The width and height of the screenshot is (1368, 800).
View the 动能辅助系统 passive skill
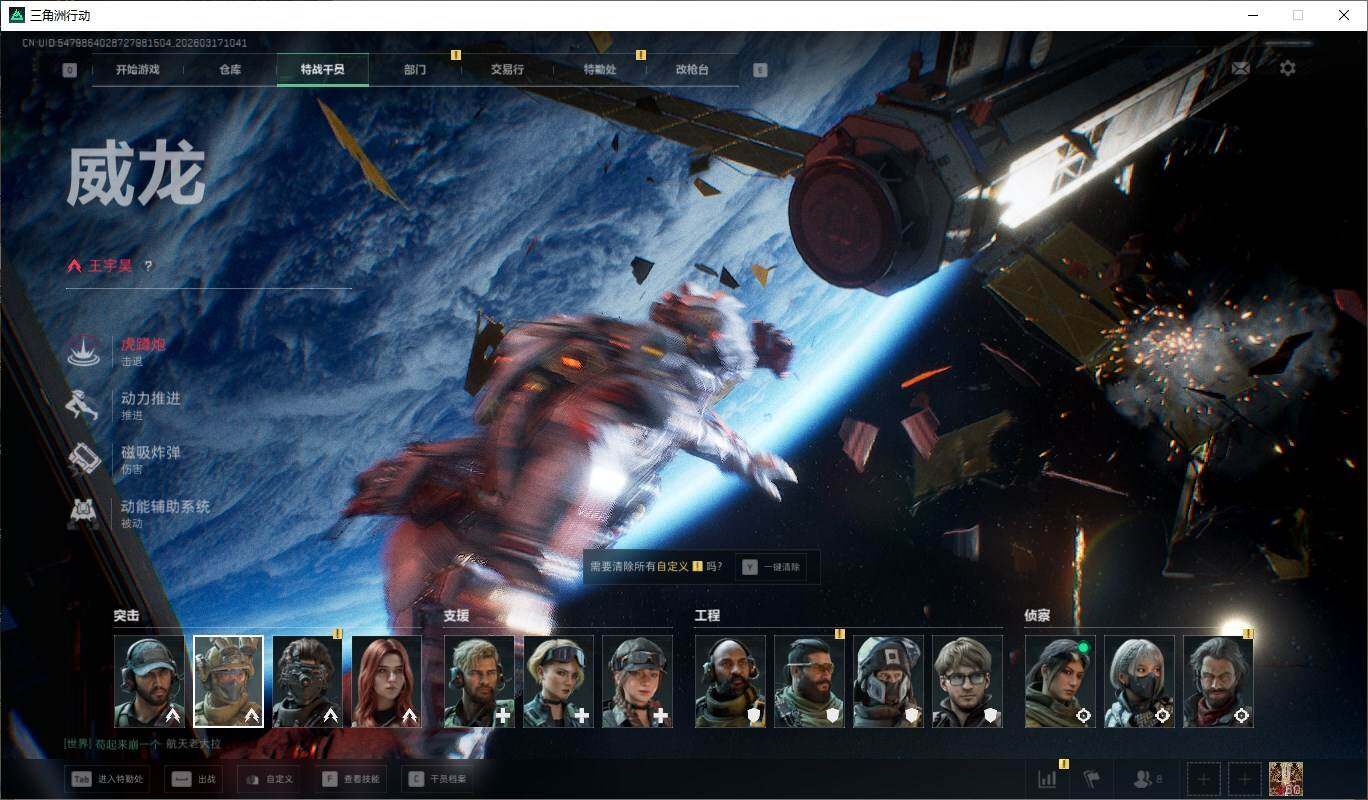(165, 507)
